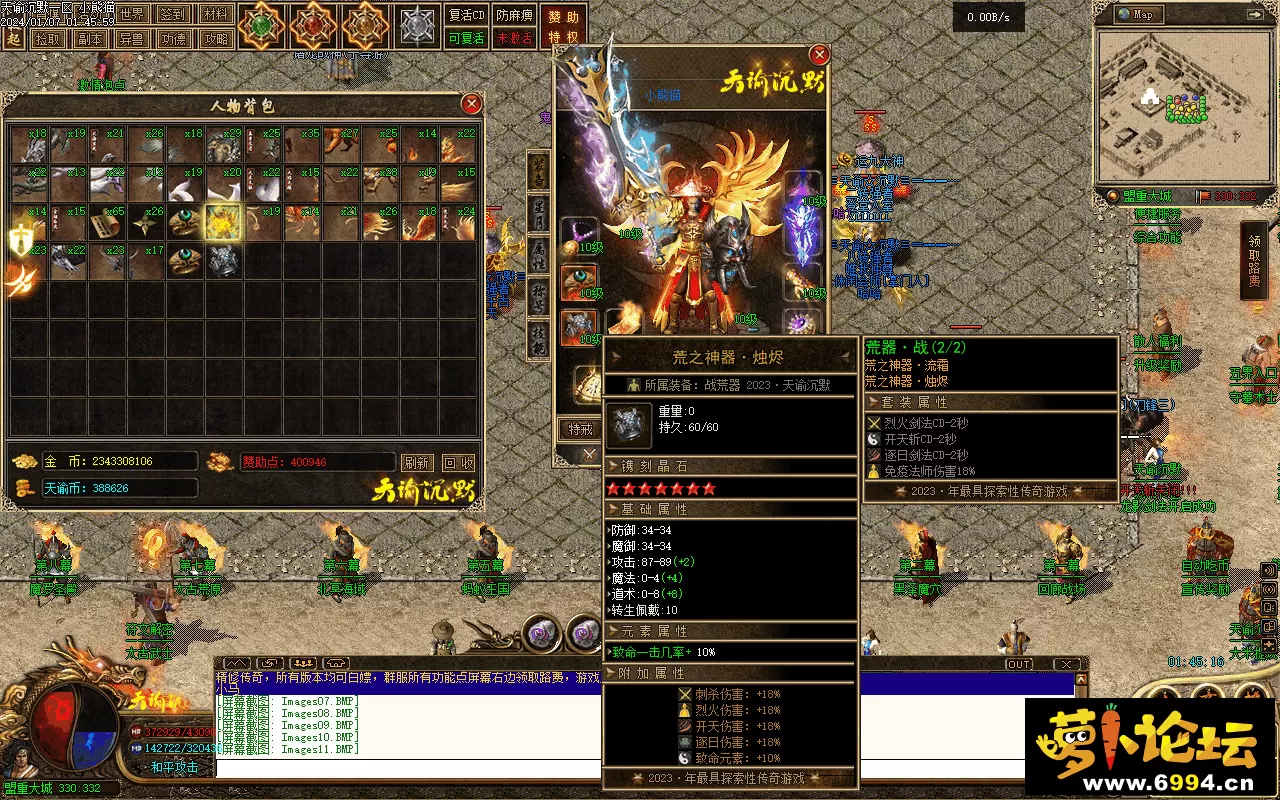Close the character equipment panel
The width and height of the screenshot is (1280, 800).
tap(819, 55)
